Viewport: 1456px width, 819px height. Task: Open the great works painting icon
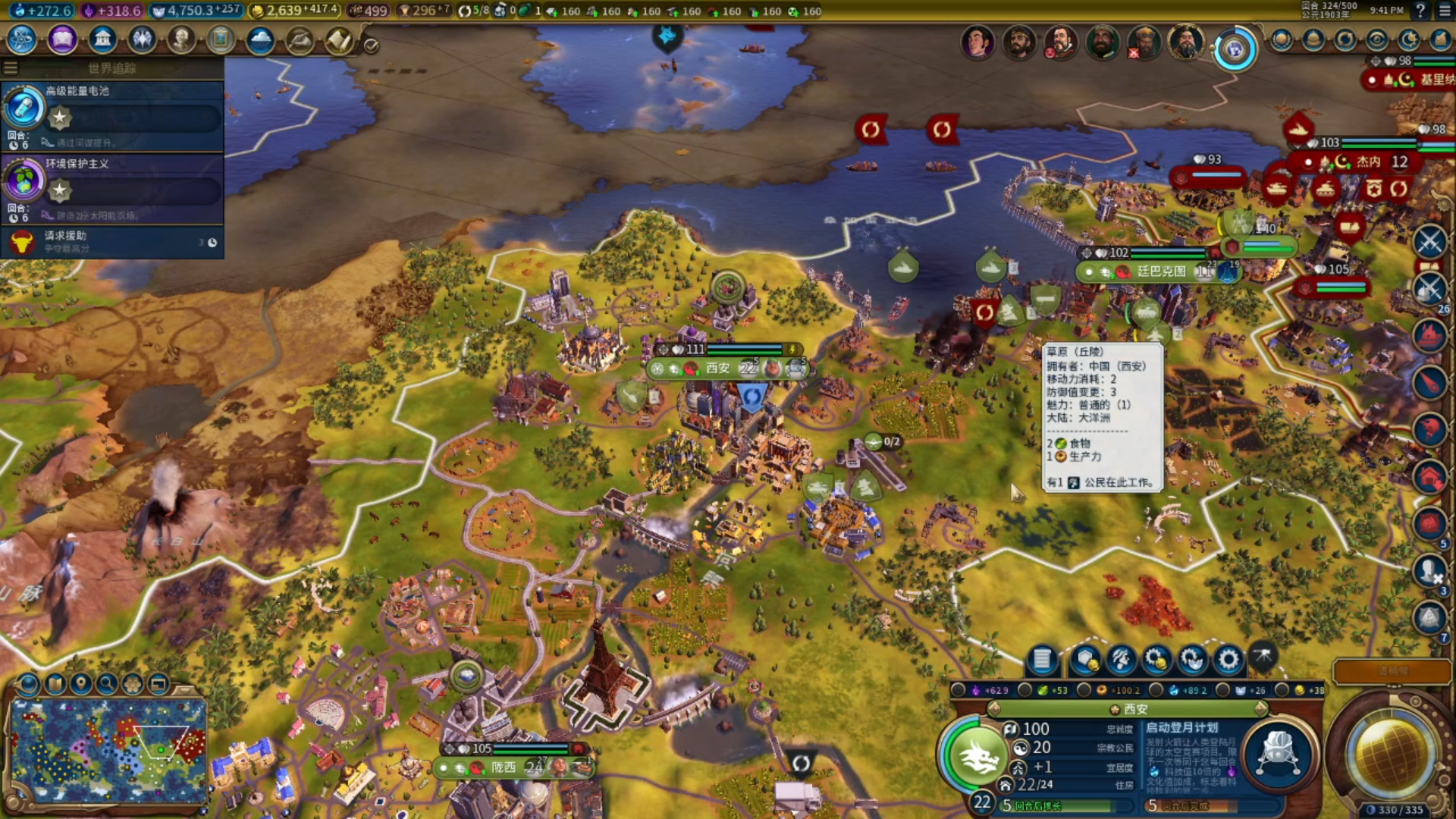click(x=221, y=39)
